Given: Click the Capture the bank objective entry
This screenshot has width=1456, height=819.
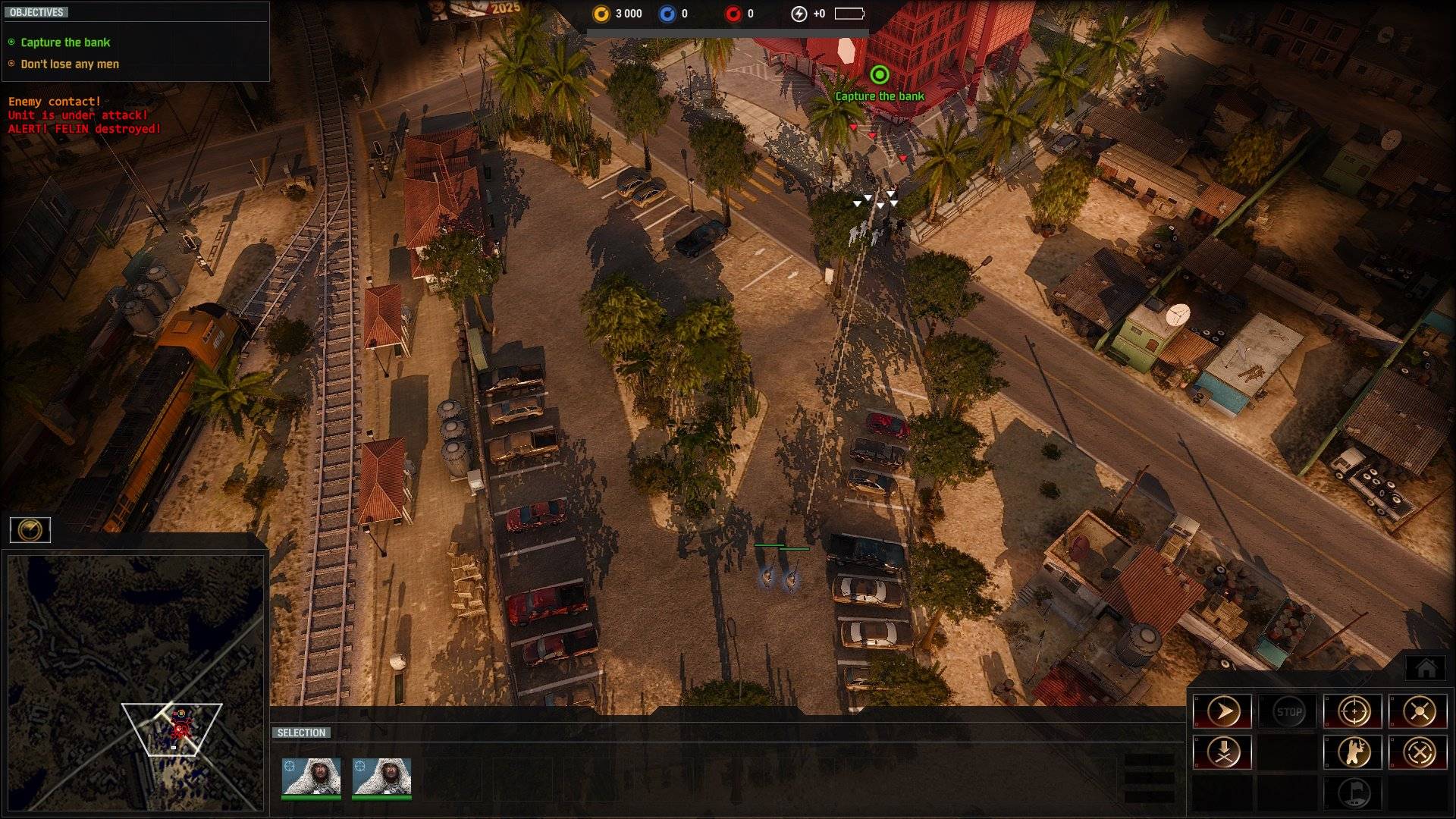Looking at the screenshot, I should (65, 42).
